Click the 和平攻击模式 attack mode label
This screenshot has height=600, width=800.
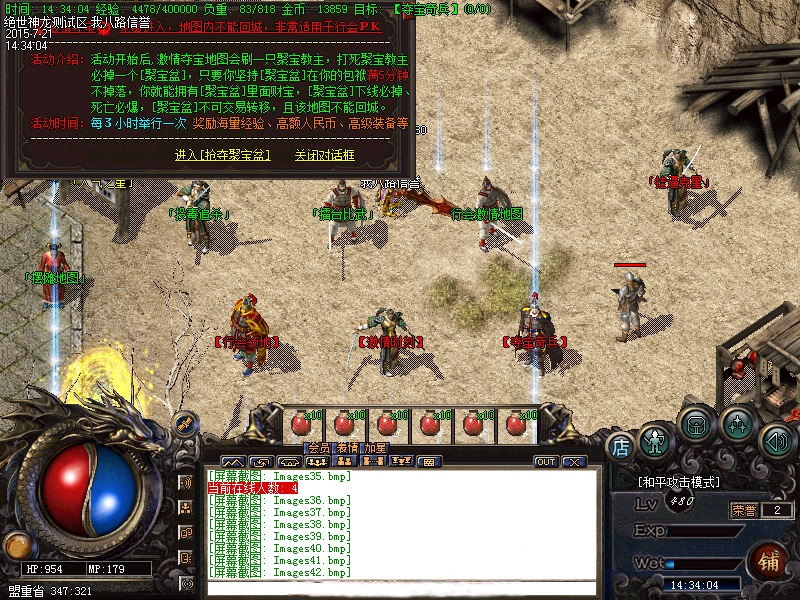coord(679,482)
